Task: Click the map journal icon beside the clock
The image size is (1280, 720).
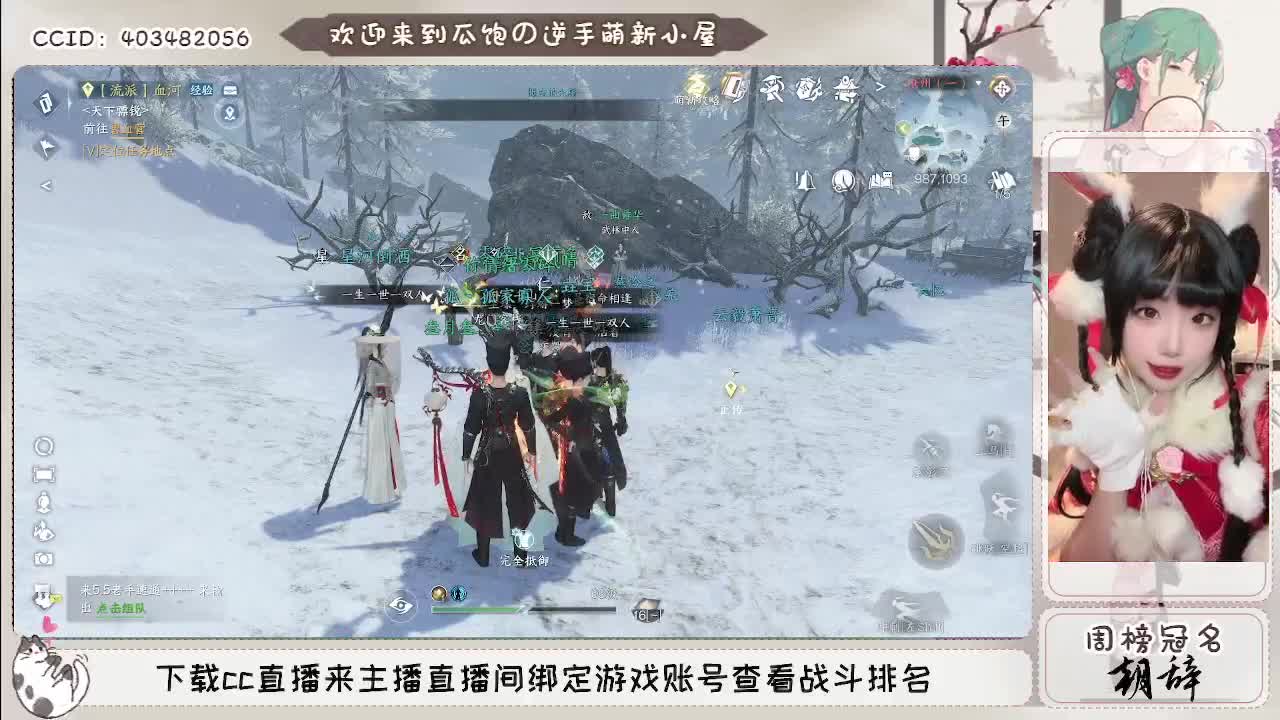Action: (880, 181)
